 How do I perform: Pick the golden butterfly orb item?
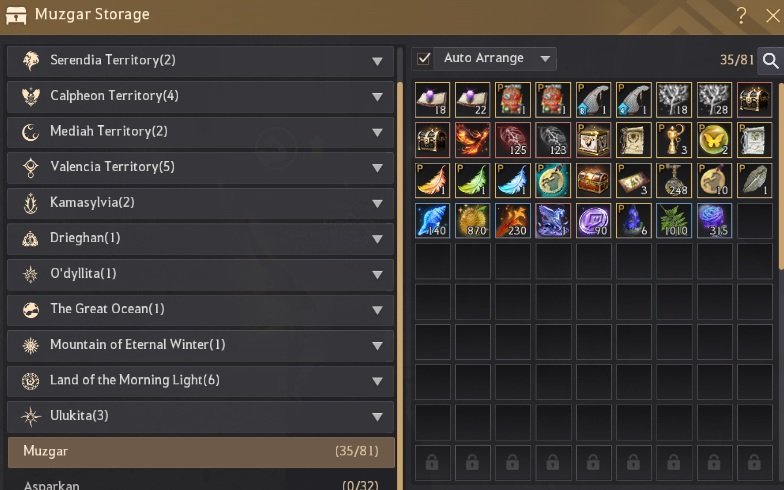[714, 140]
